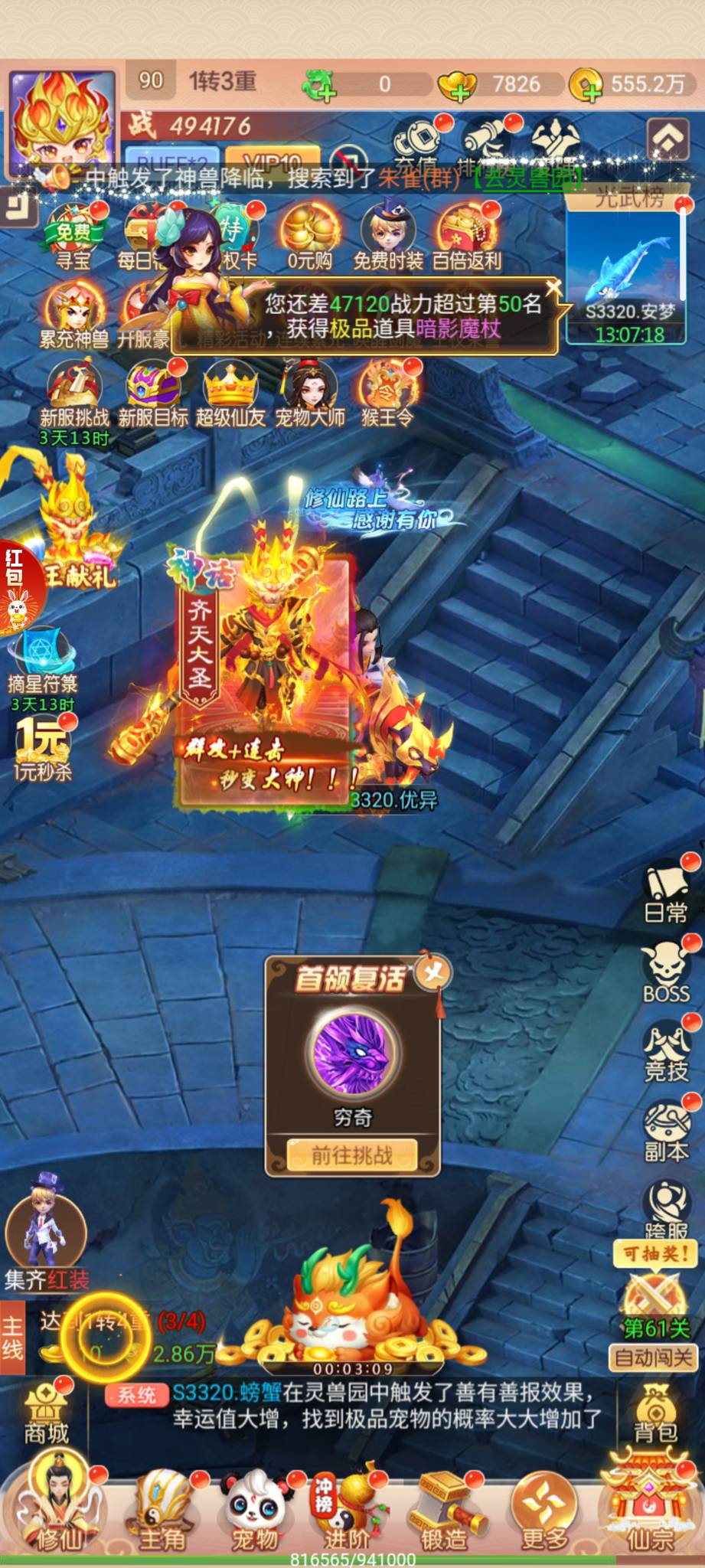Image resolution: width=705 pixels, height=1568 pixels.
Task: Open the 0元购 free purchase event
Action: click(309, 238)
